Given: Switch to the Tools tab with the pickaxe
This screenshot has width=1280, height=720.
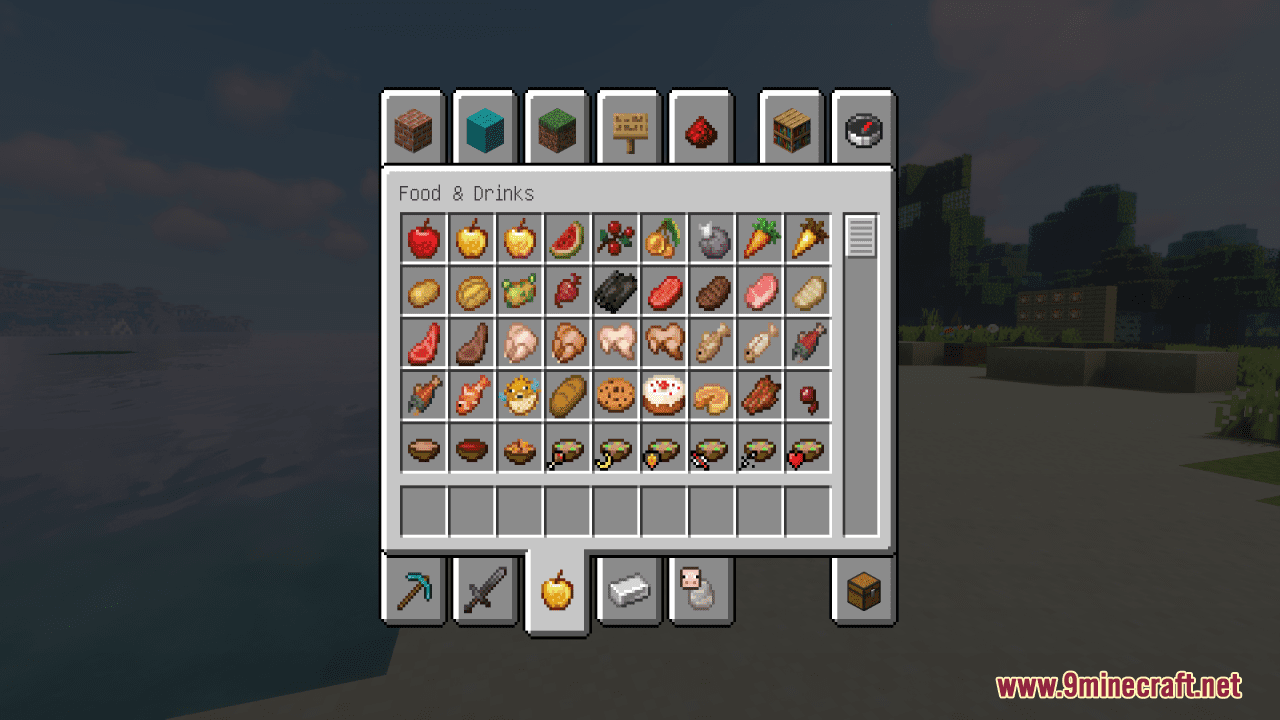Looking at the screenshot, I should tap(416, 590).
